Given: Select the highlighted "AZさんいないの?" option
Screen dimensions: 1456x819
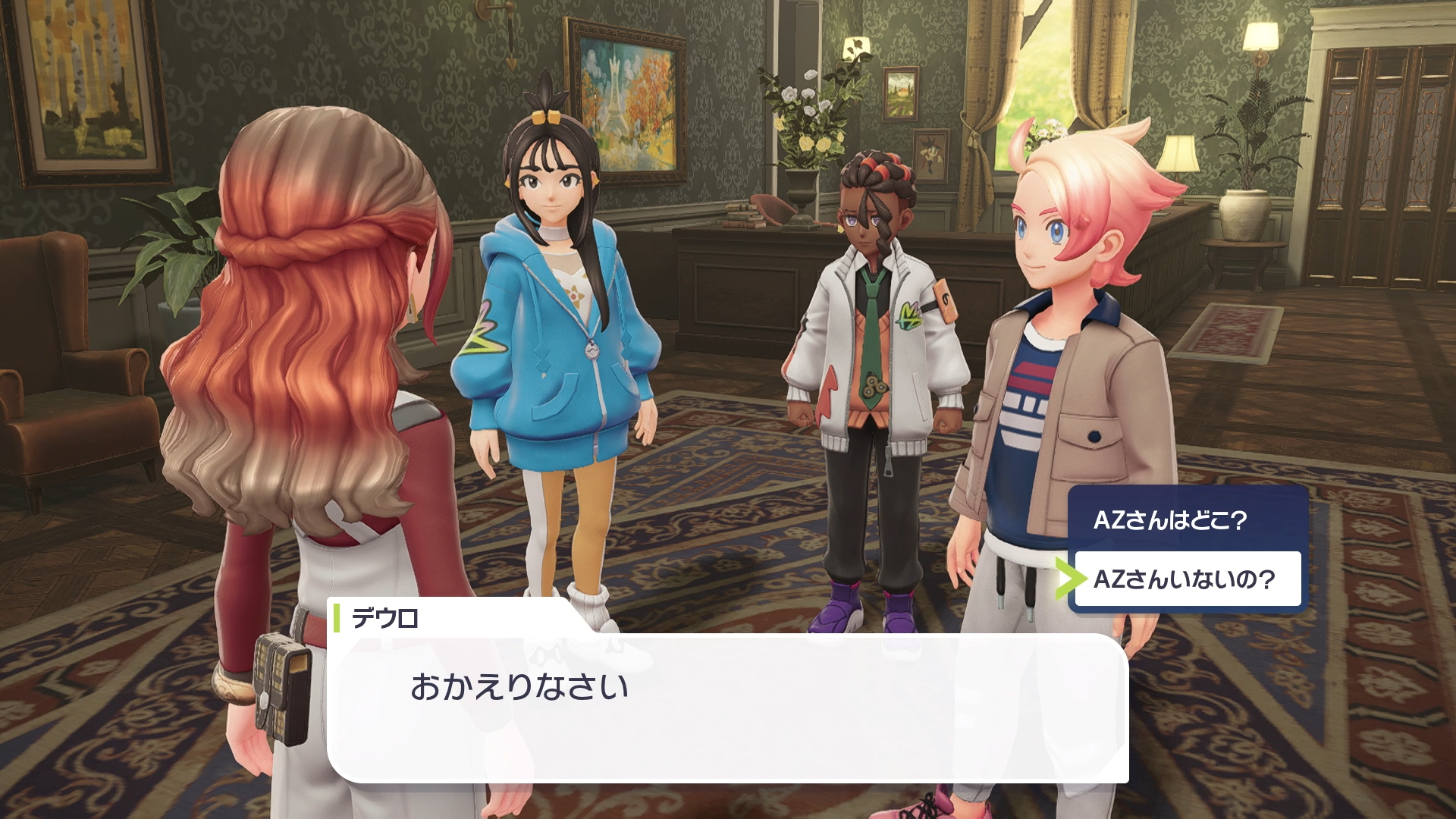Looking at the screenshot, I should pyautogui.click(x=1185, y=579).
